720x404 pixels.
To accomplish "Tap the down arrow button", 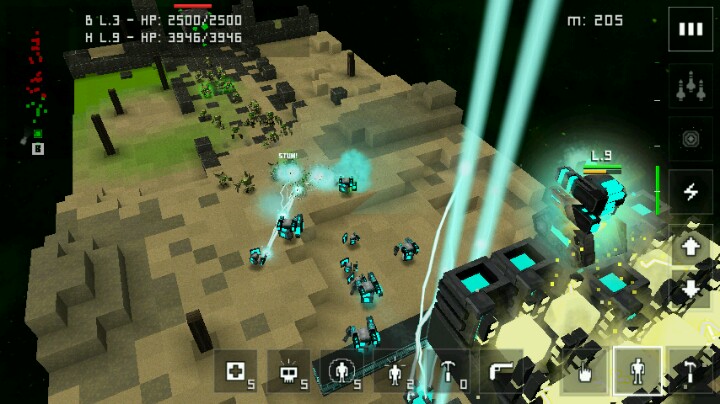I will click(x=690, y=291).
